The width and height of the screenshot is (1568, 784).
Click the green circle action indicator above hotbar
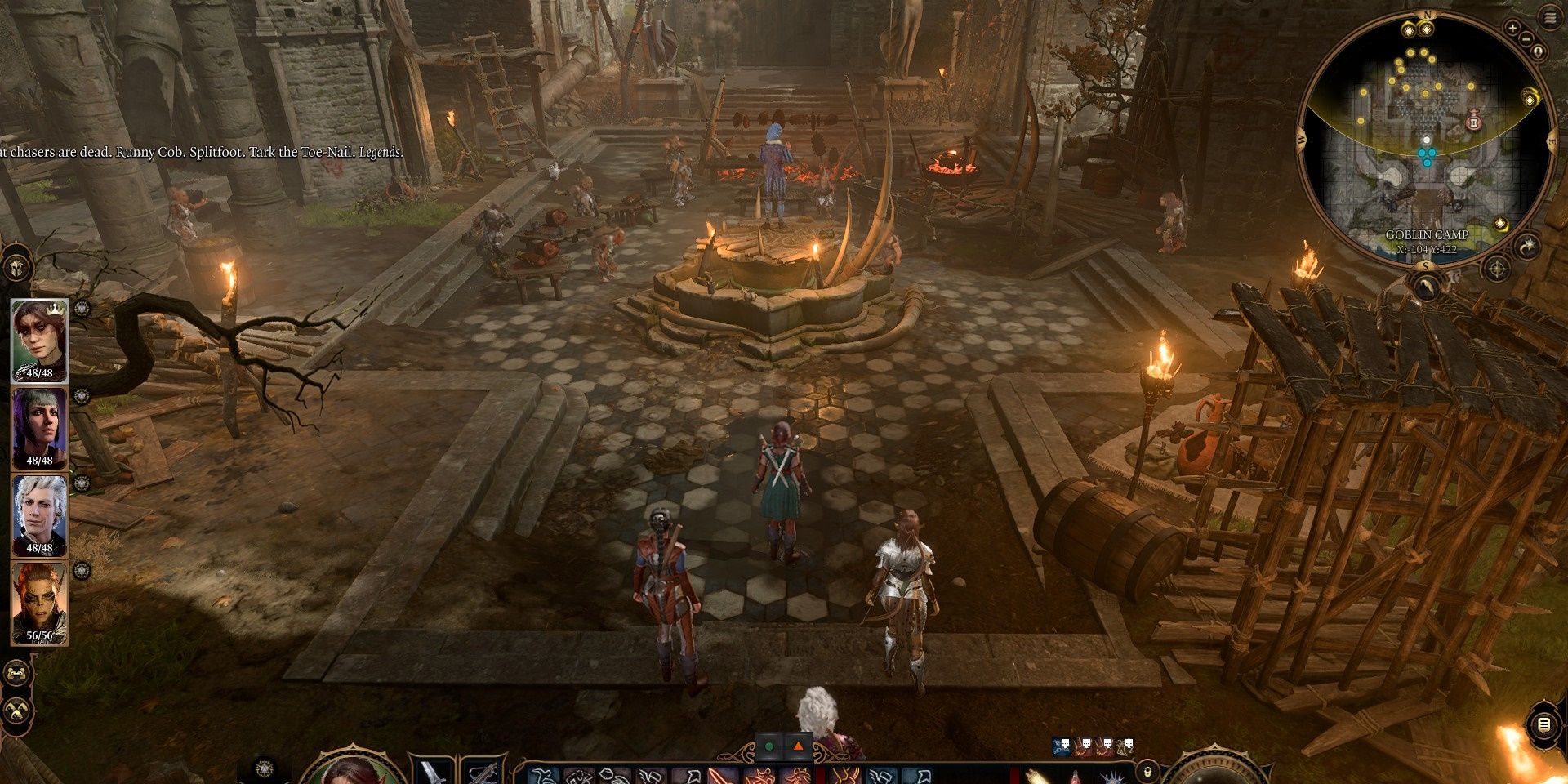(768, 746)
